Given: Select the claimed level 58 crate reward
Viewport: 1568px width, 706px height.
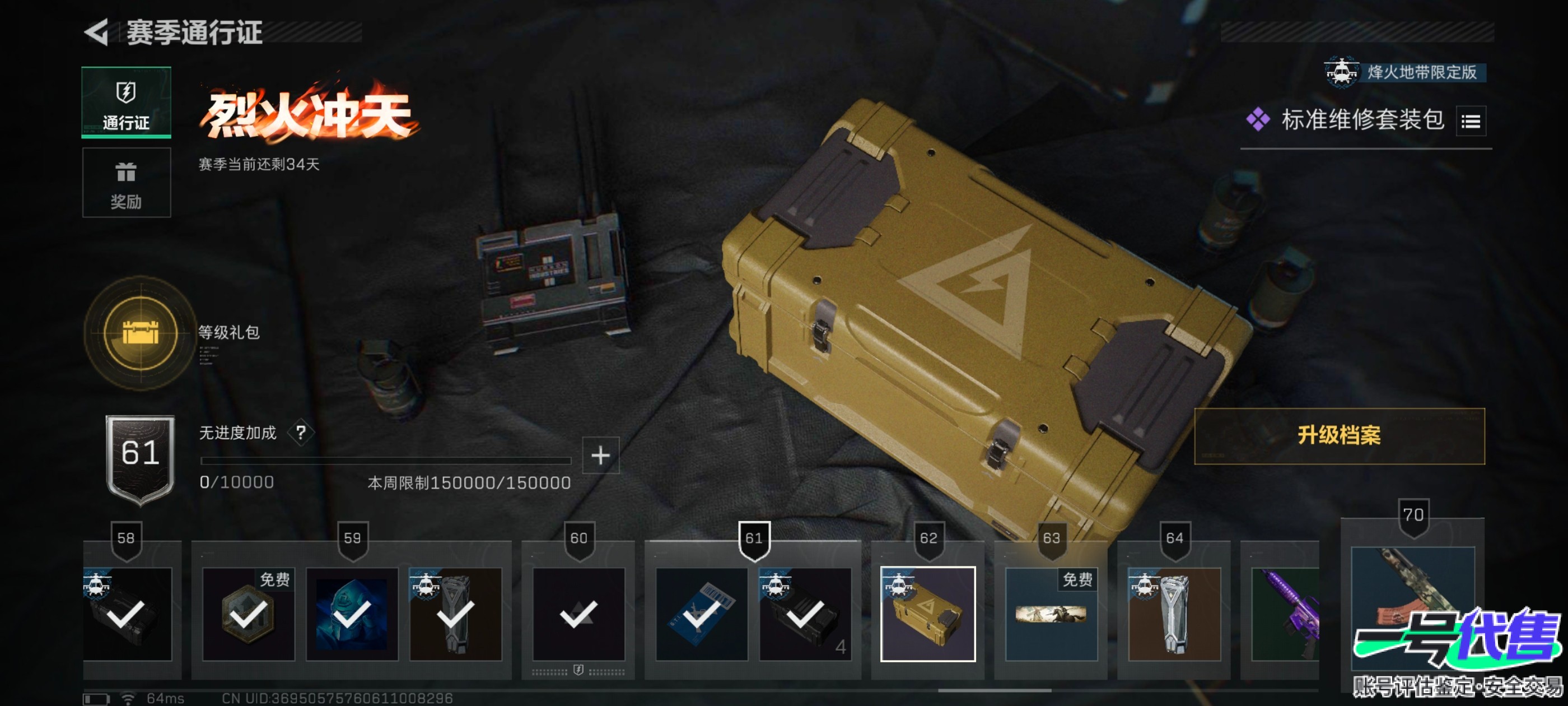Looking at the screenshot, I should pos(127,614).
